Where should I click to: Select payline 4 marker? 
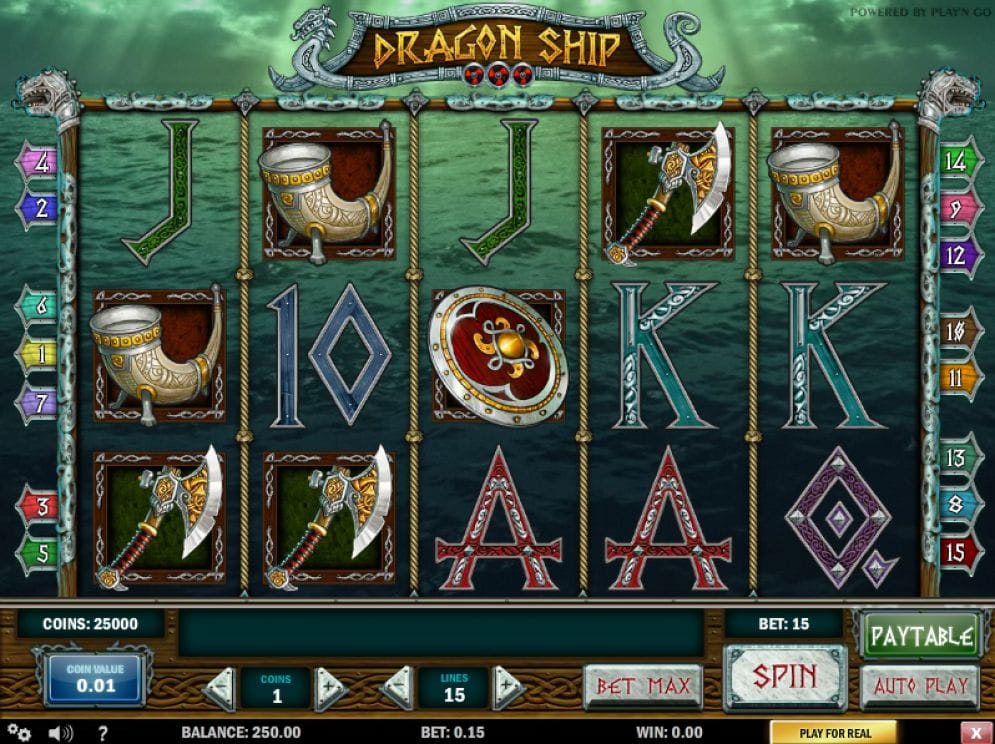point(39,162)
